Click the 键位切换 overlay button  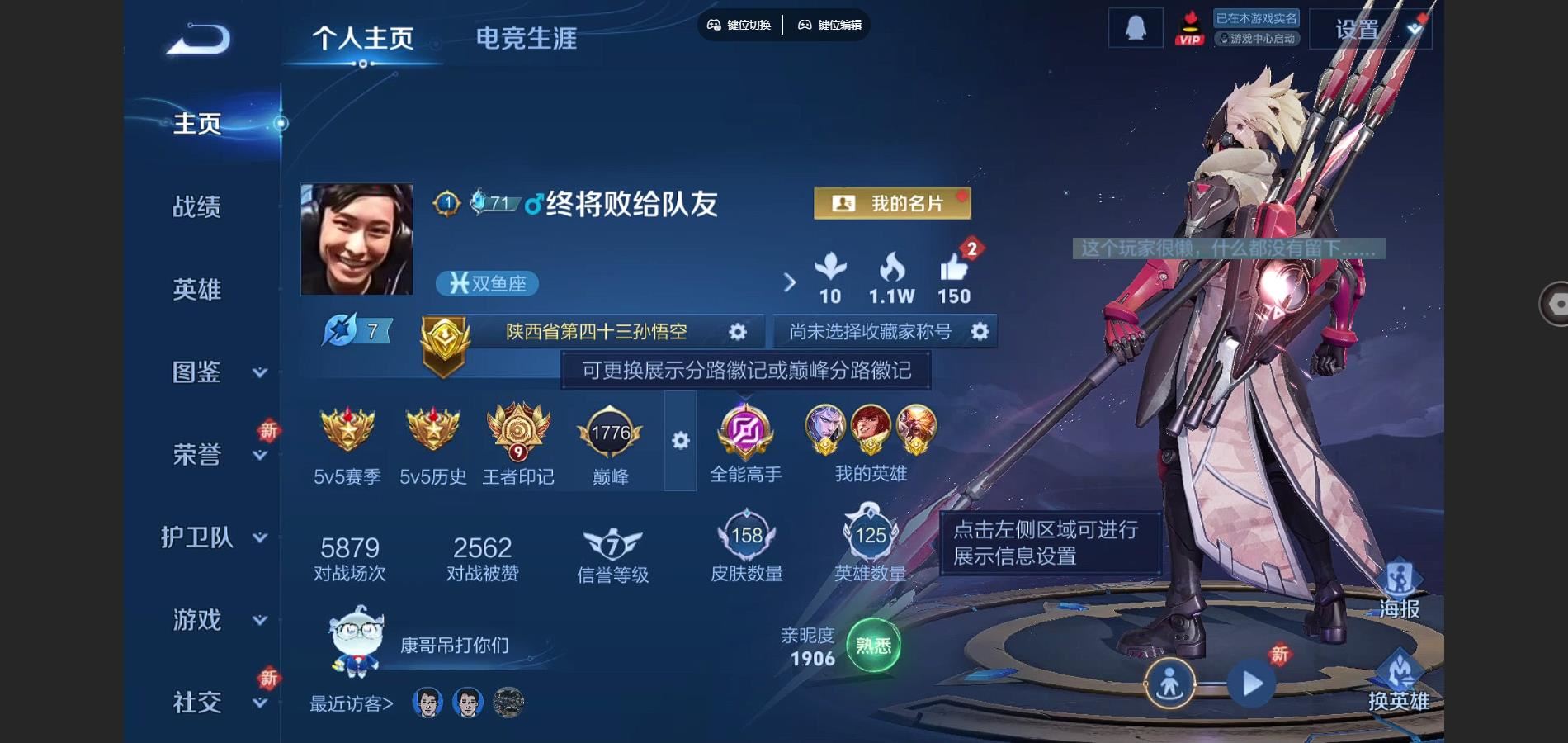click(739, 25)
